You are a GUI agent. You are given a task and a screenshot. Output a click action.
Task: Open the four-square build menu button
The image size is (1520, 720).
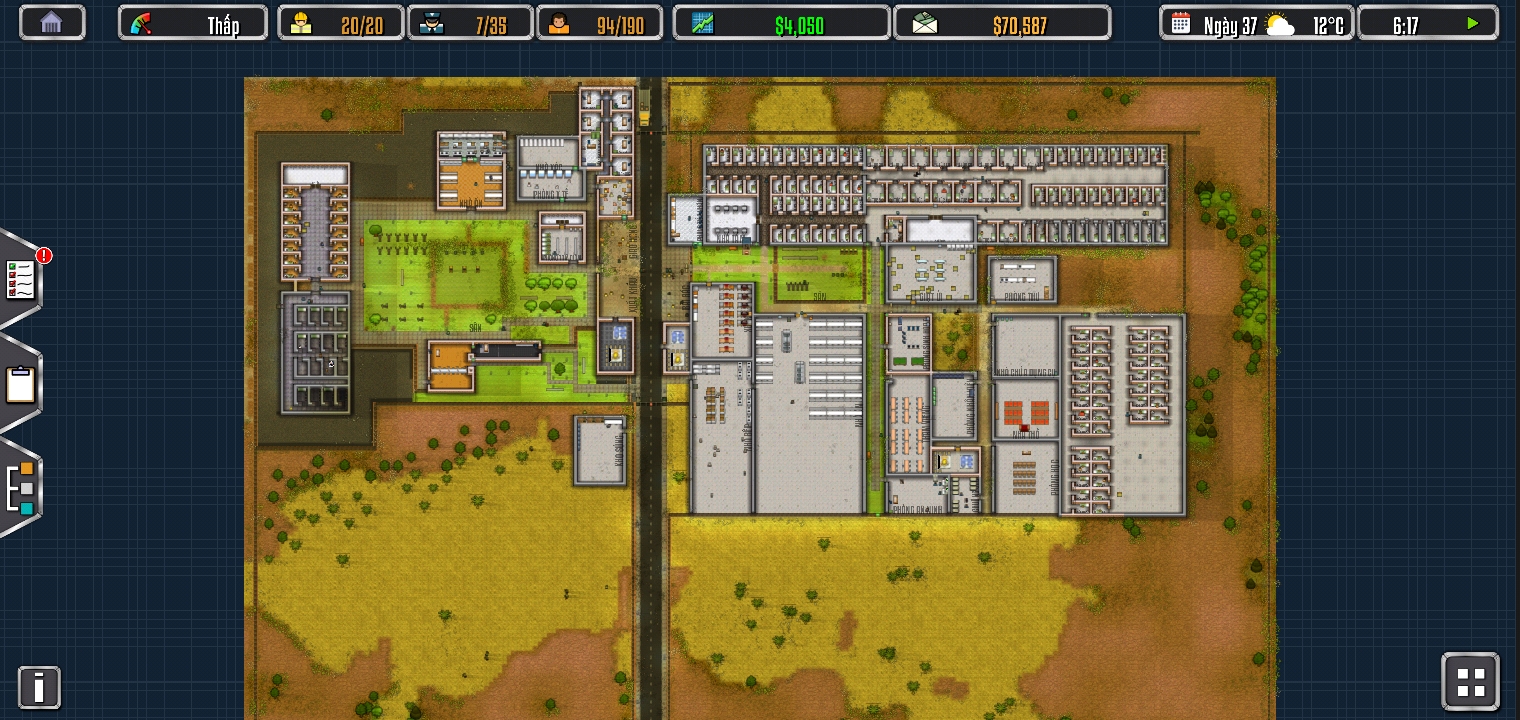pos(1470,682)
